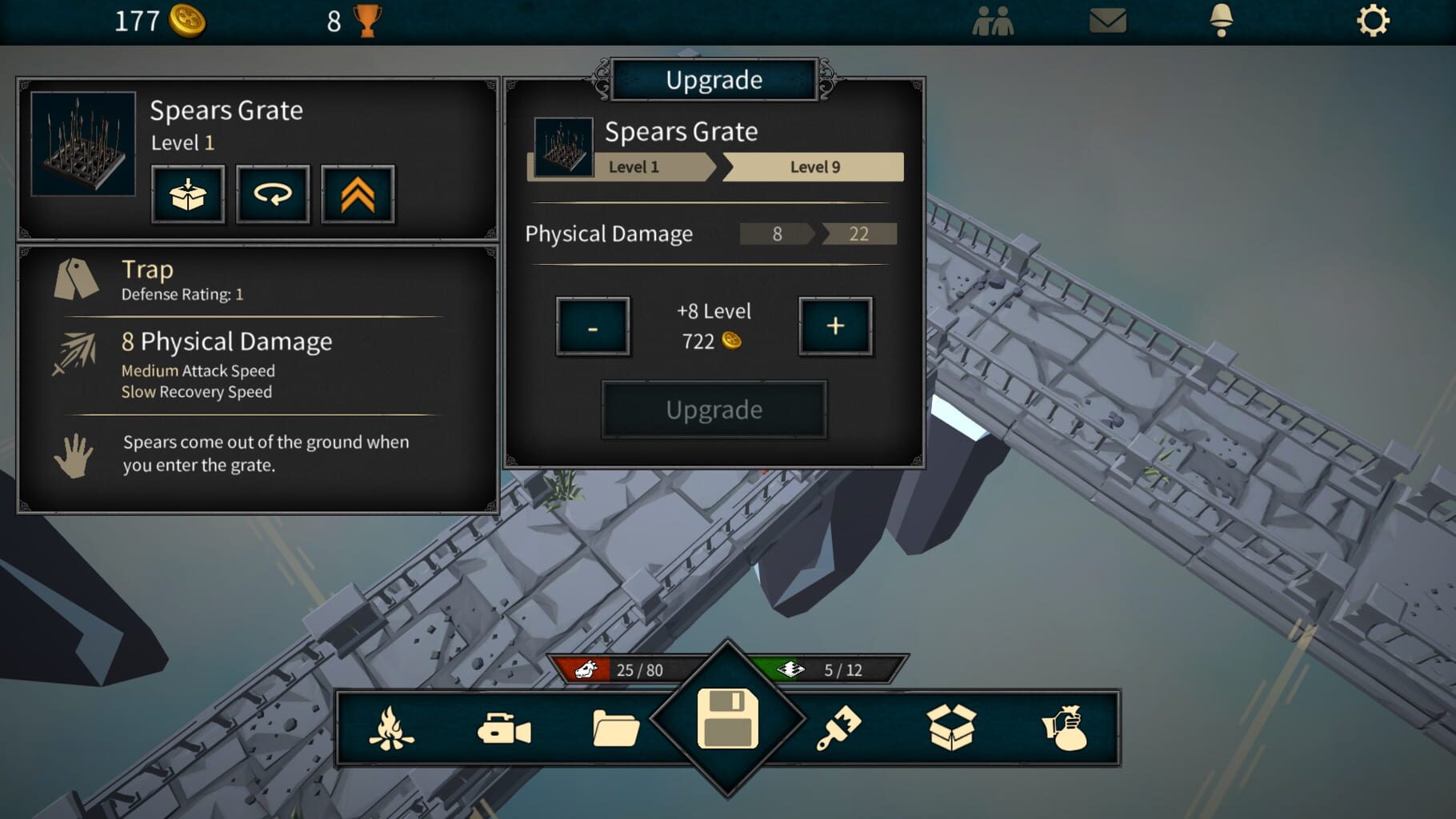Open the settings gear

pos(1373,22)
